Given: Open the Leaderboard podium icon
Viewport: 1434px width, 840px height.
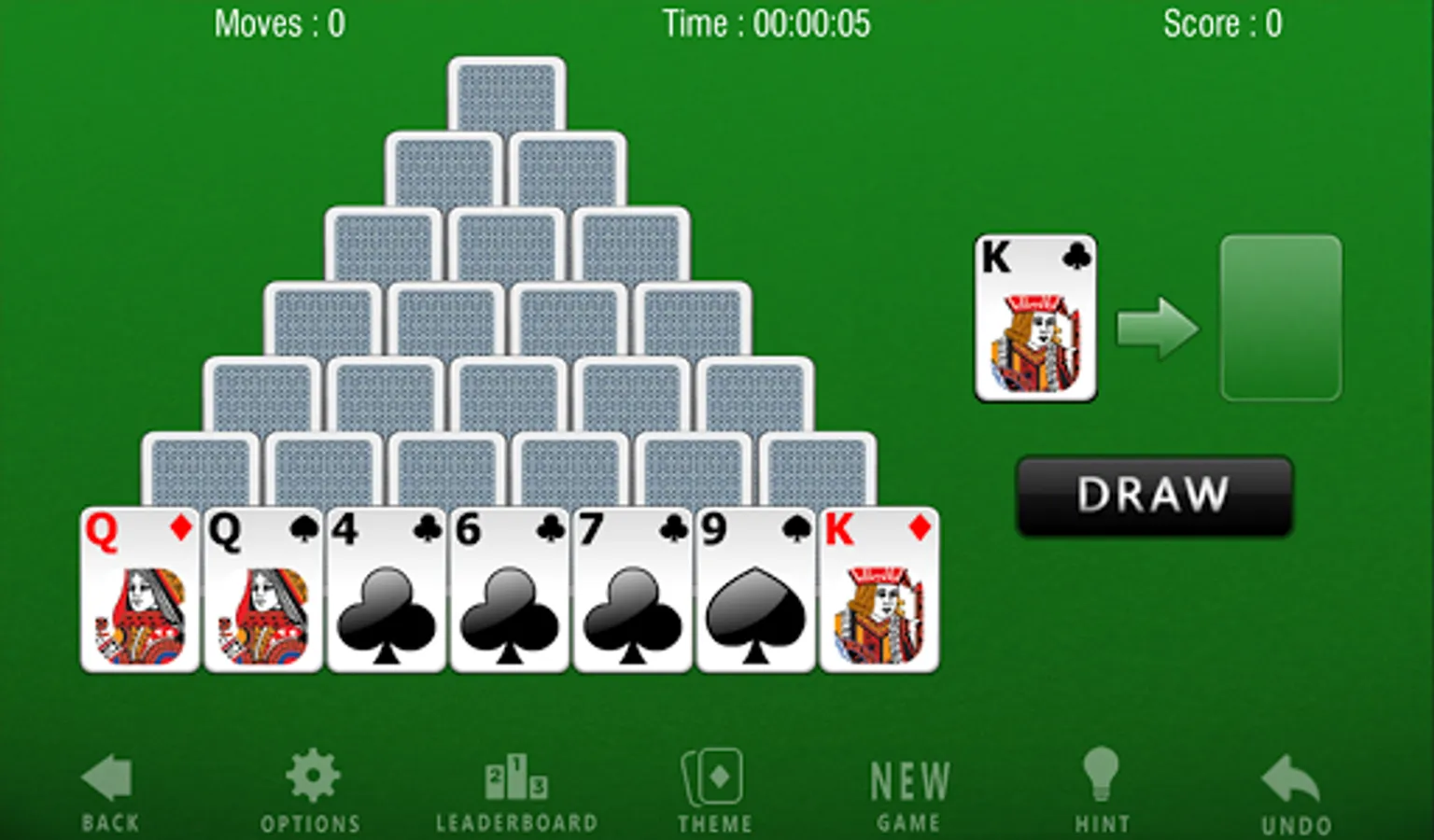Looking at the screenshot, I should [x=516, y=779].
